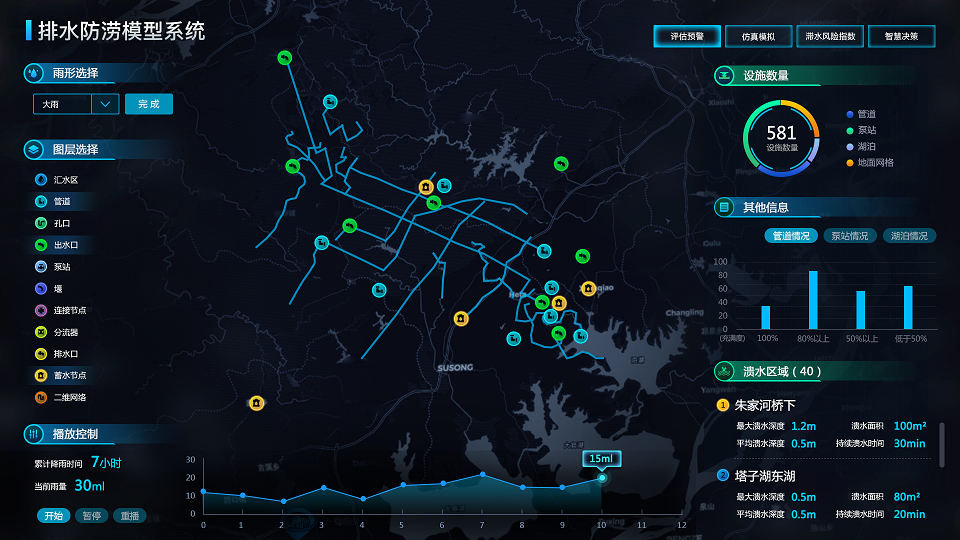The height and width of the screenshot is (540, 960).
Task: Select the 朱家河桥下 waterlogging entry
Action: coord(765,405)
